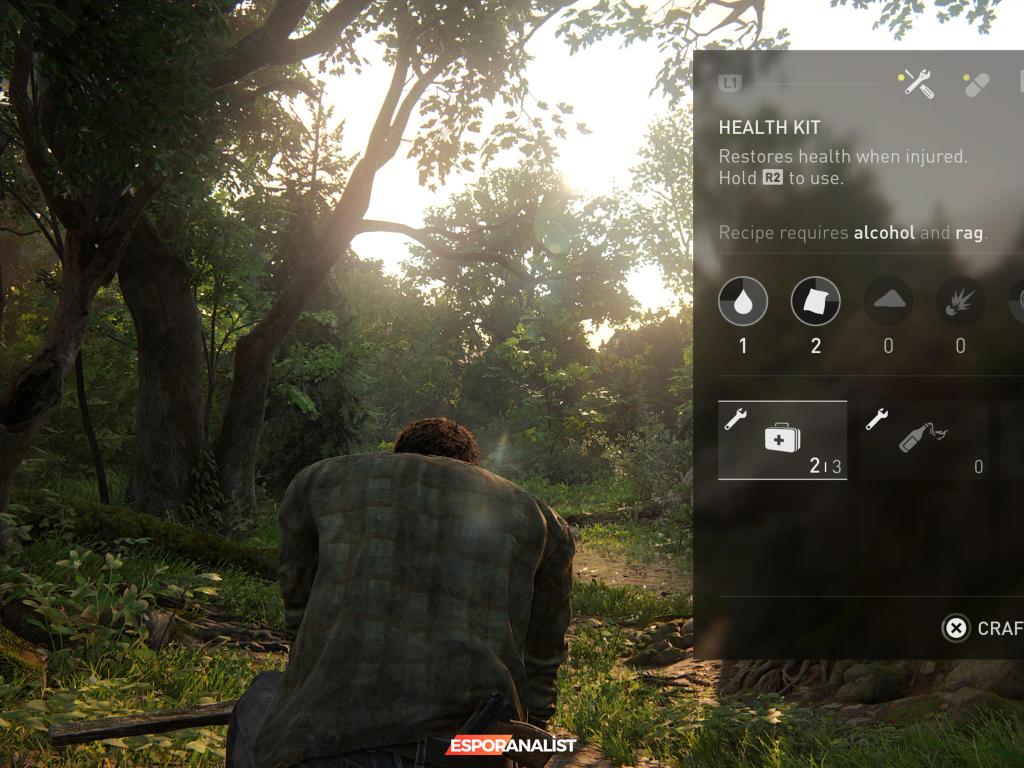Screen dimensions: 1024x768
Task: Click the Esporanalist watermark logo
Action: tap(511, 746)
